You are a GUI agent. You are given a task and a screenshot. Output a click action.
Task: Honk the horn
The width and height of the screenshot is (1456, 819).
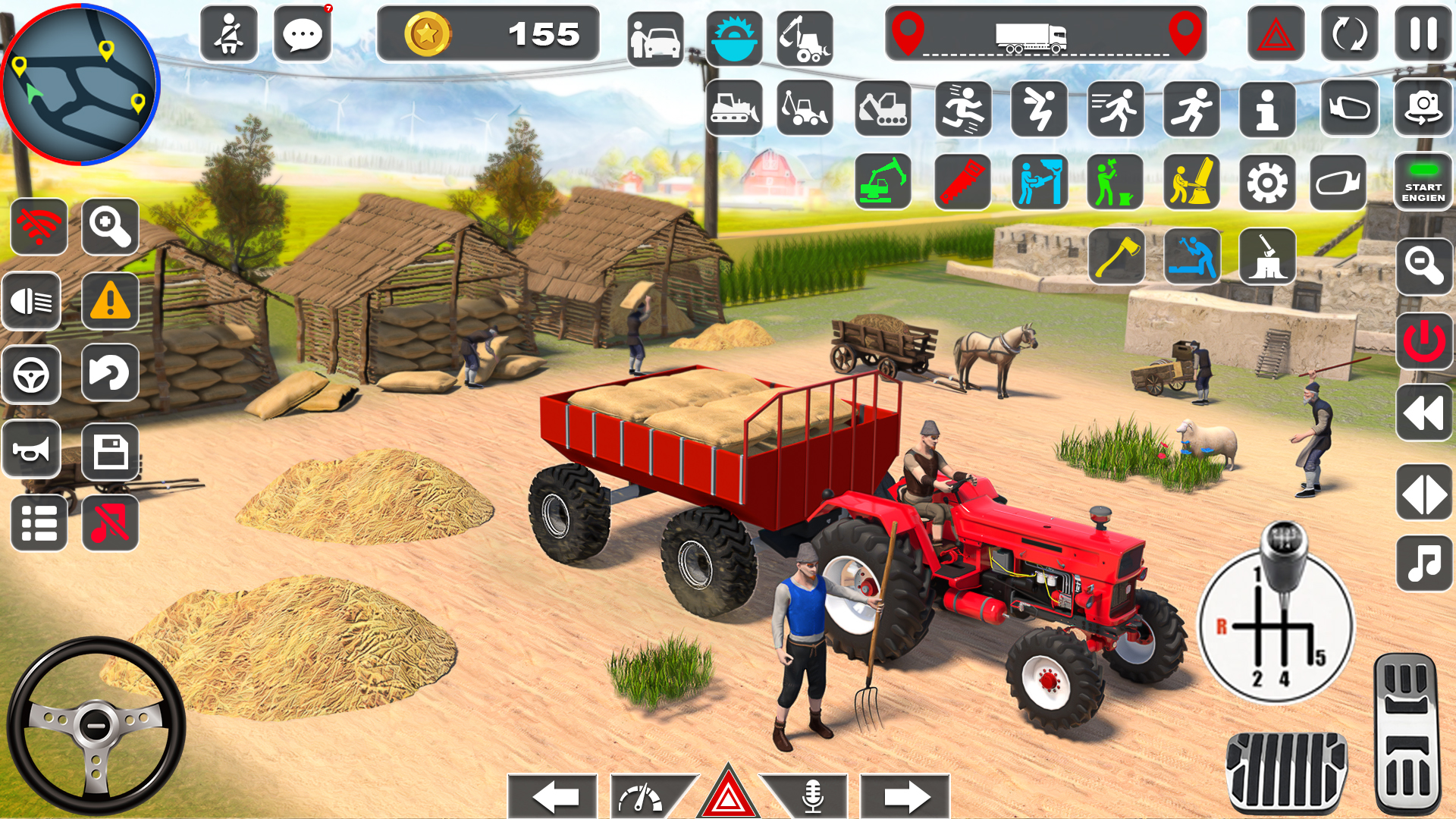pos(33,450)
